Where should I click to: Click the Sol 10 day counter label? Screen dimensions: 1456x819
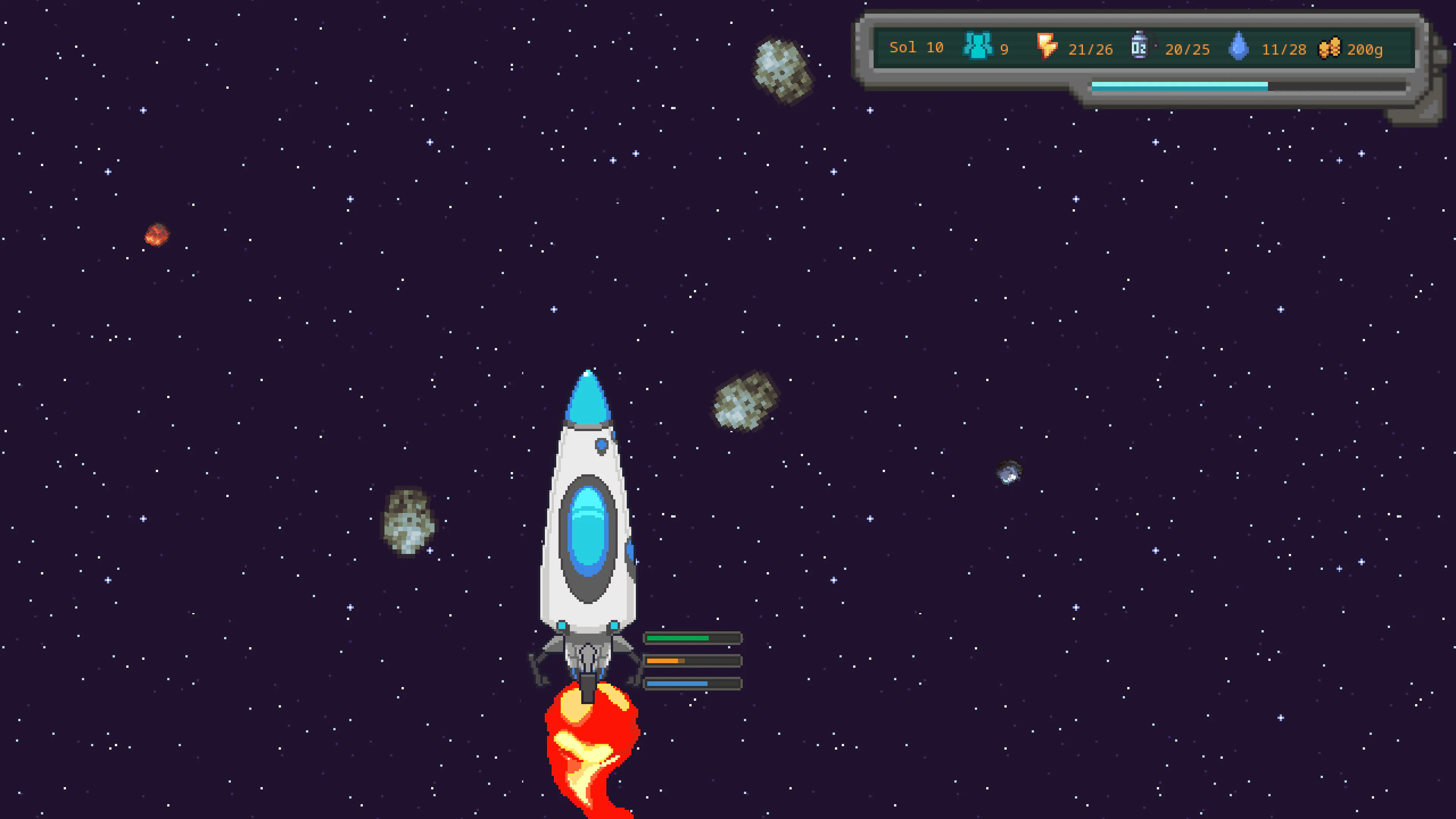[916, 48]
